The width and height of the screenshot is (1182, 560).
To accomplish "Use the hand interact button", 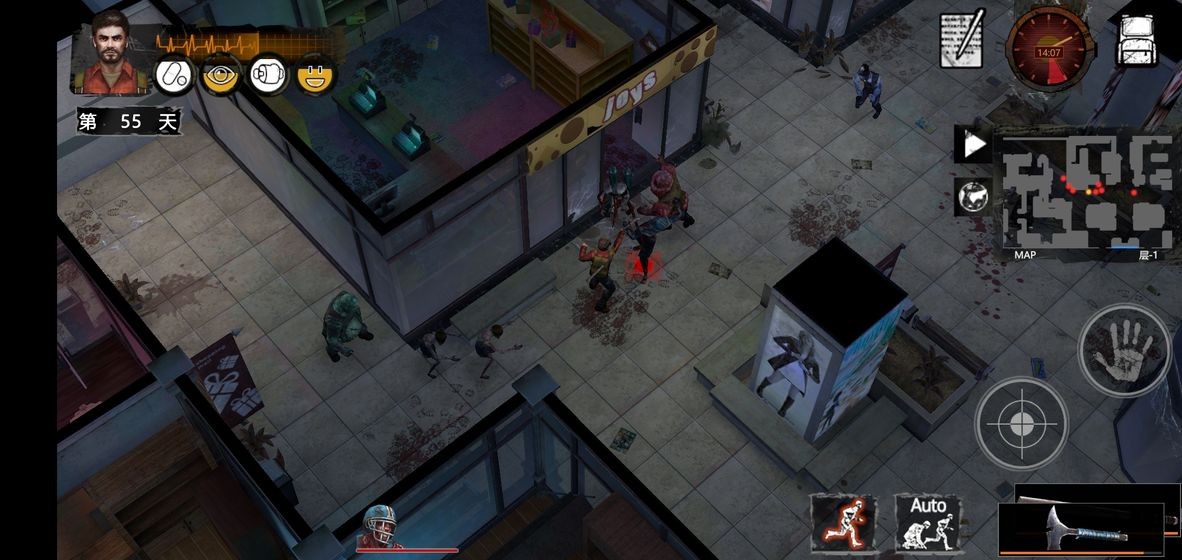I will point(1123,349).
